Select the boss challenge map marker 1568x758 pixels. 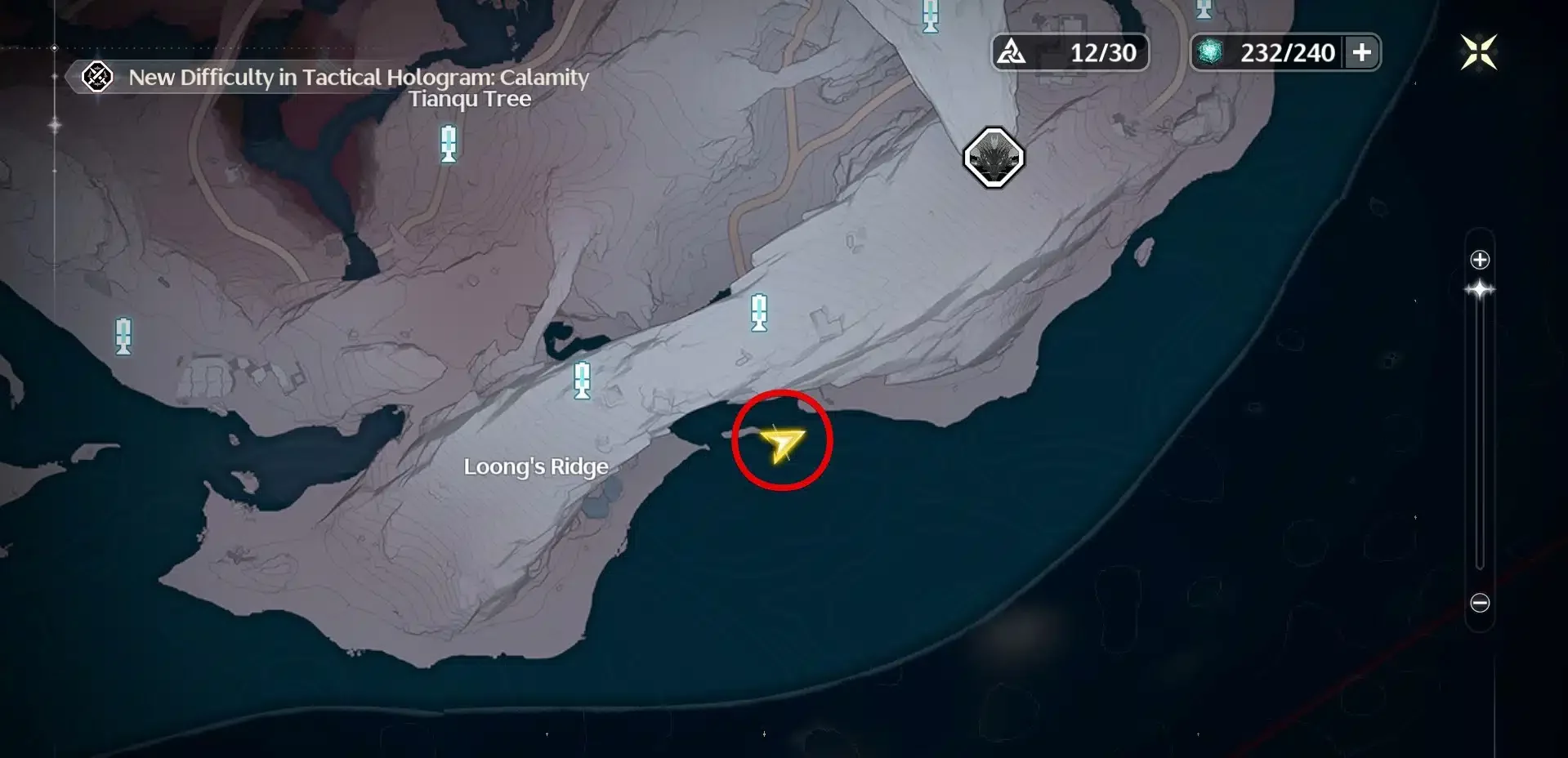click(x=994, y=158)
